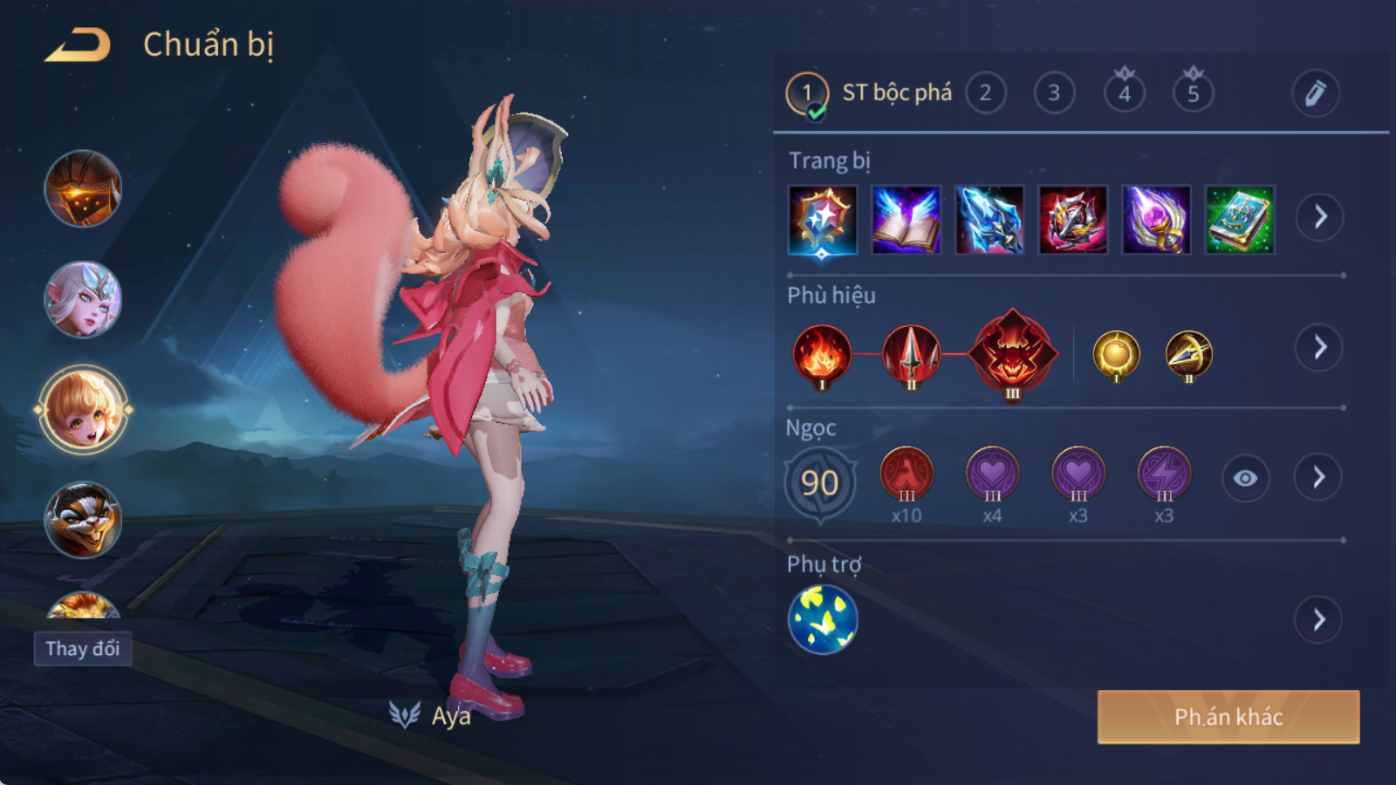The image size is (1396, 785).
Task: Toggle the rune details eye icon
Action: [1245, 479]
